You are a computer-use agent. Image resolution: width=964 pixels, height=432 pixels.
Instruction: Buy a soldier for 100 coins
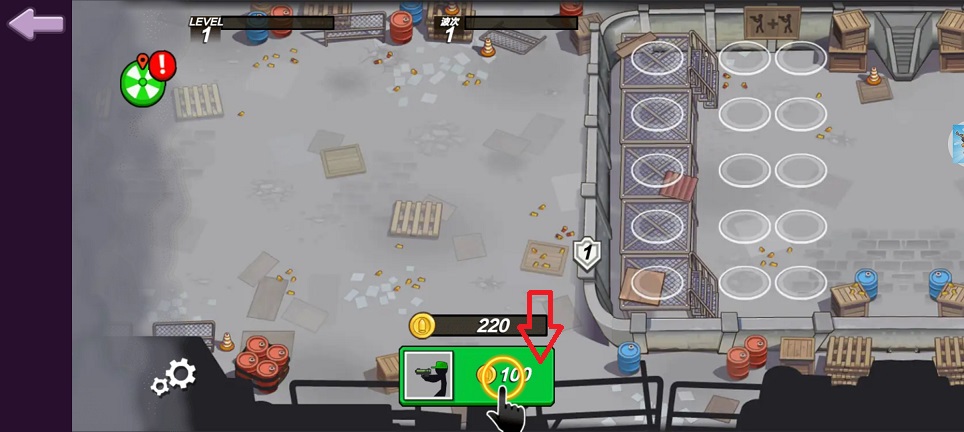[477, 376]
